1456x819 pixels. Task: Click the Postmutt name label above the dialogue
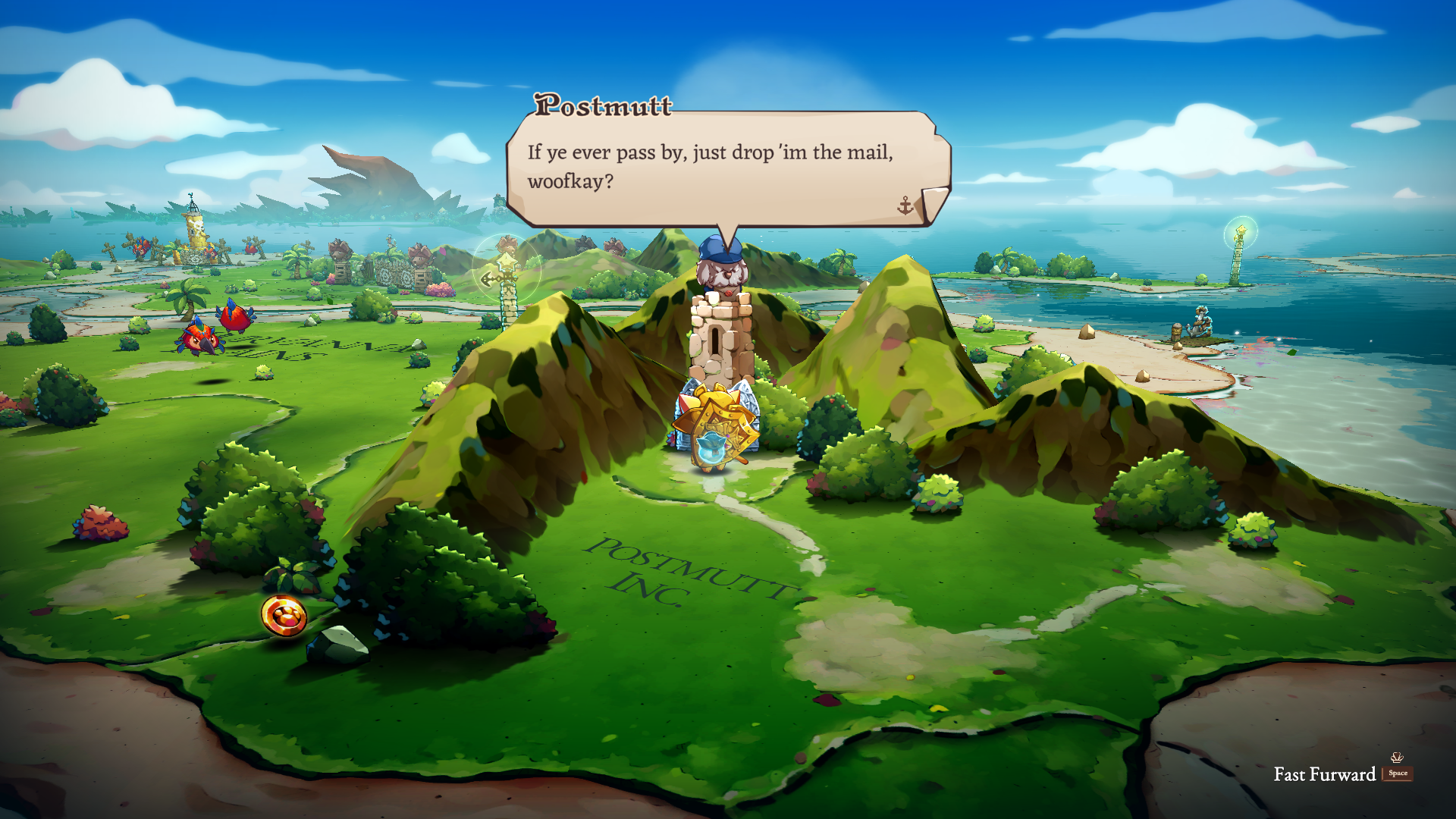tap(603, 108)
